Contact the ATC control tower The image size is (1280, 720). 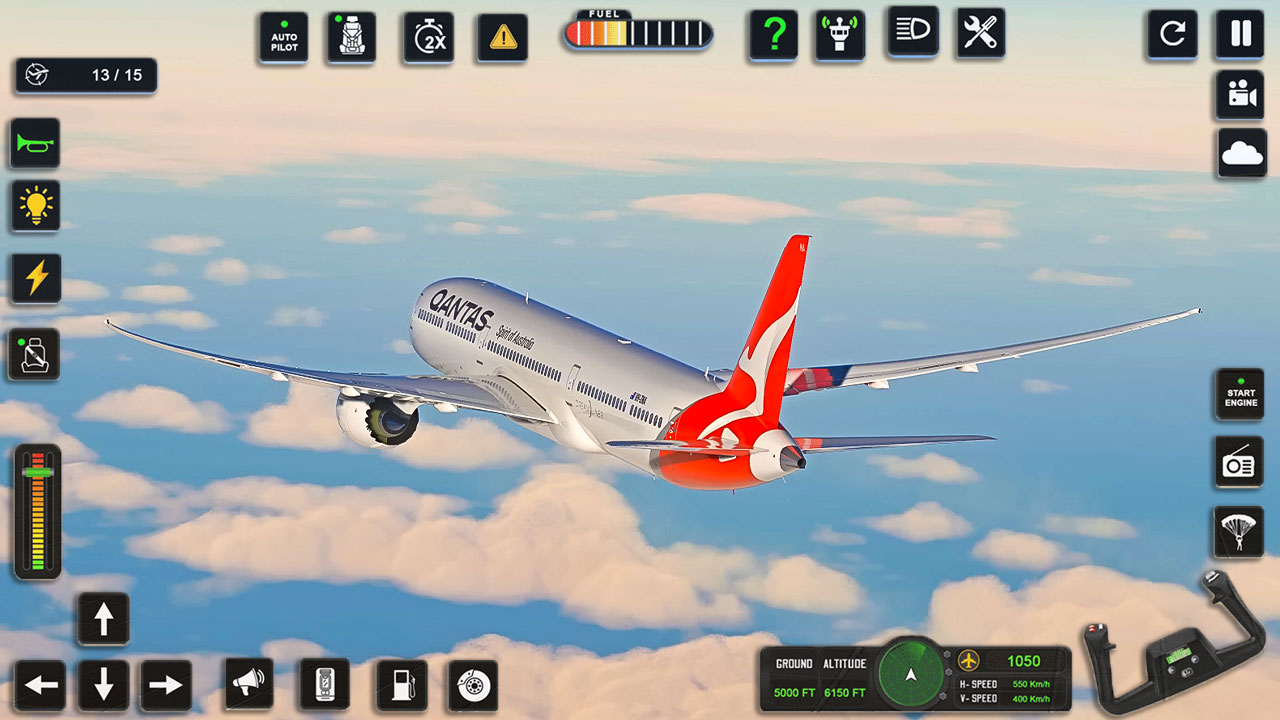click(840, 32)
